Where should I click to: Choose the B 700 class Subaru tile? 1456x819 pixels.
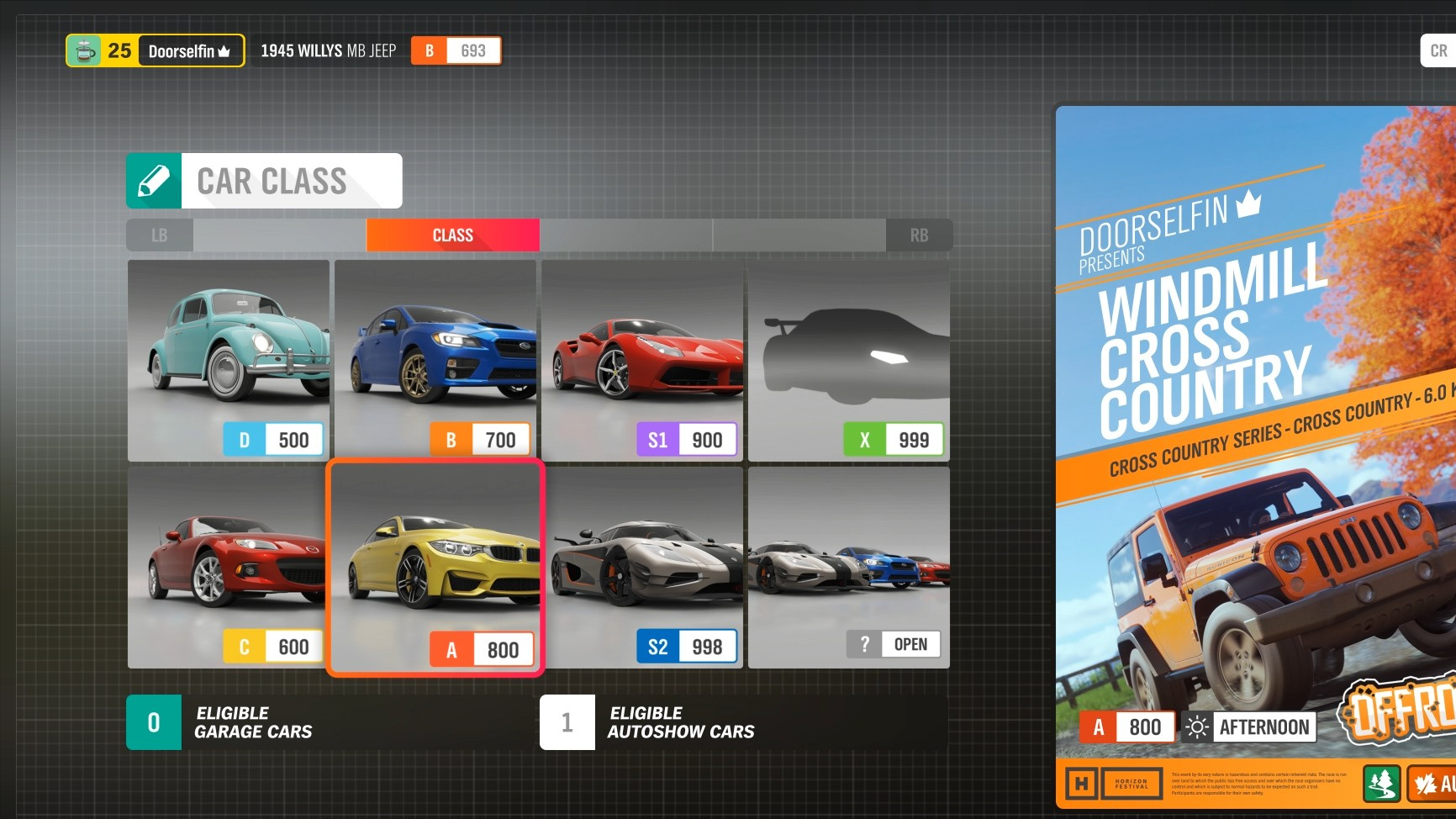pos(435,360)
